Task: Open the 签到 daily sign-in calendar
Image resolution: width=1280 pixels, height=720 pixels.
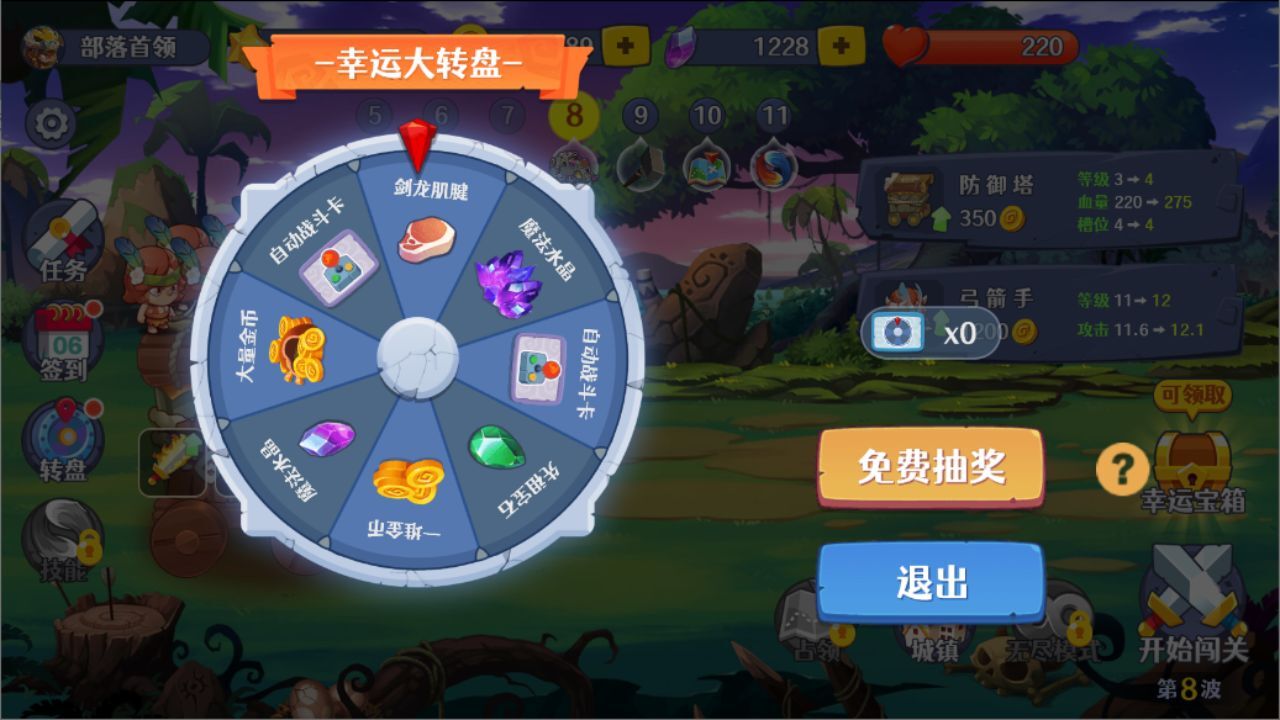Action: [62, 340]
